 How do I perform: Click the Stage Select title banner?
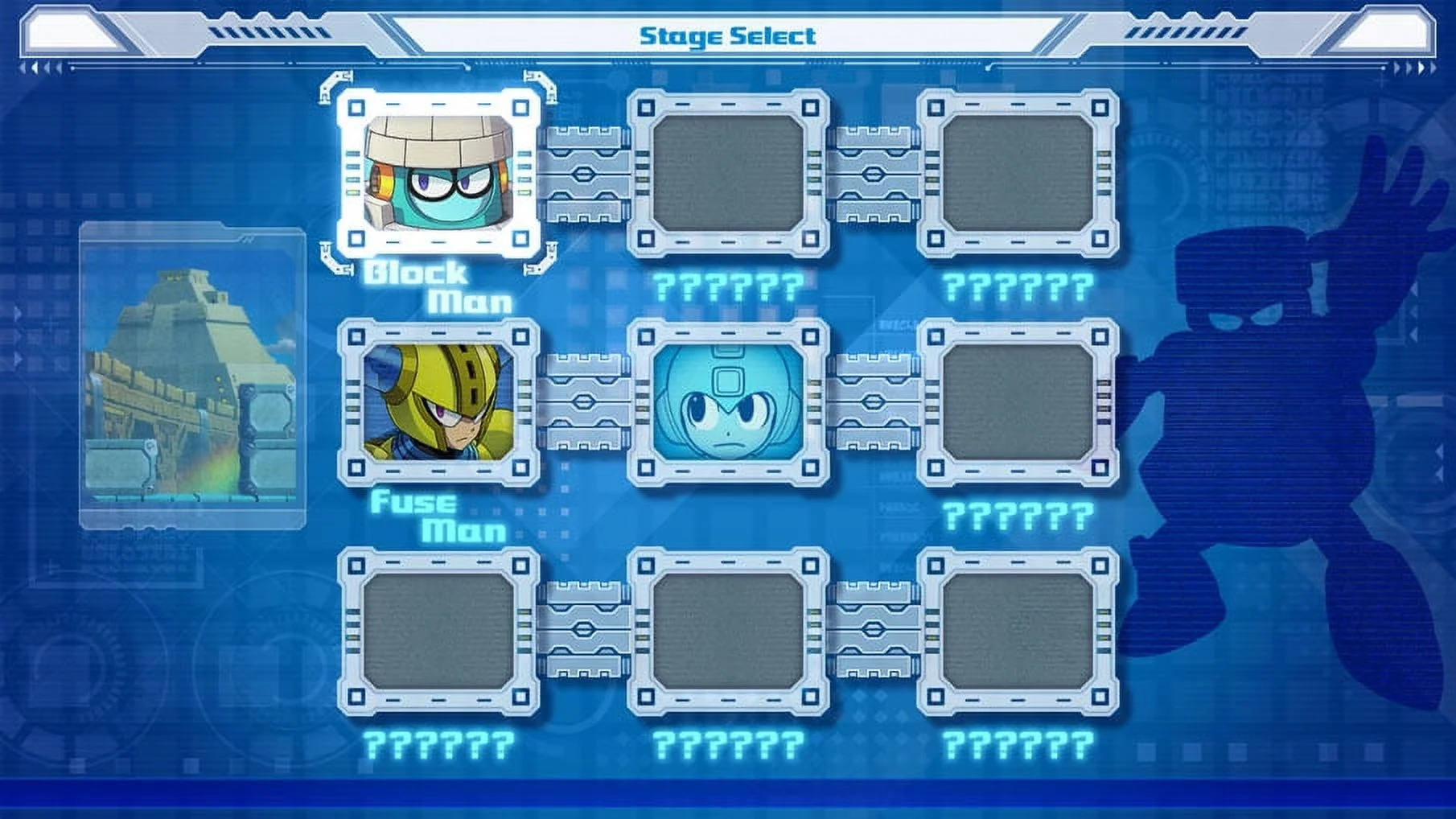(x=728, y=34)
